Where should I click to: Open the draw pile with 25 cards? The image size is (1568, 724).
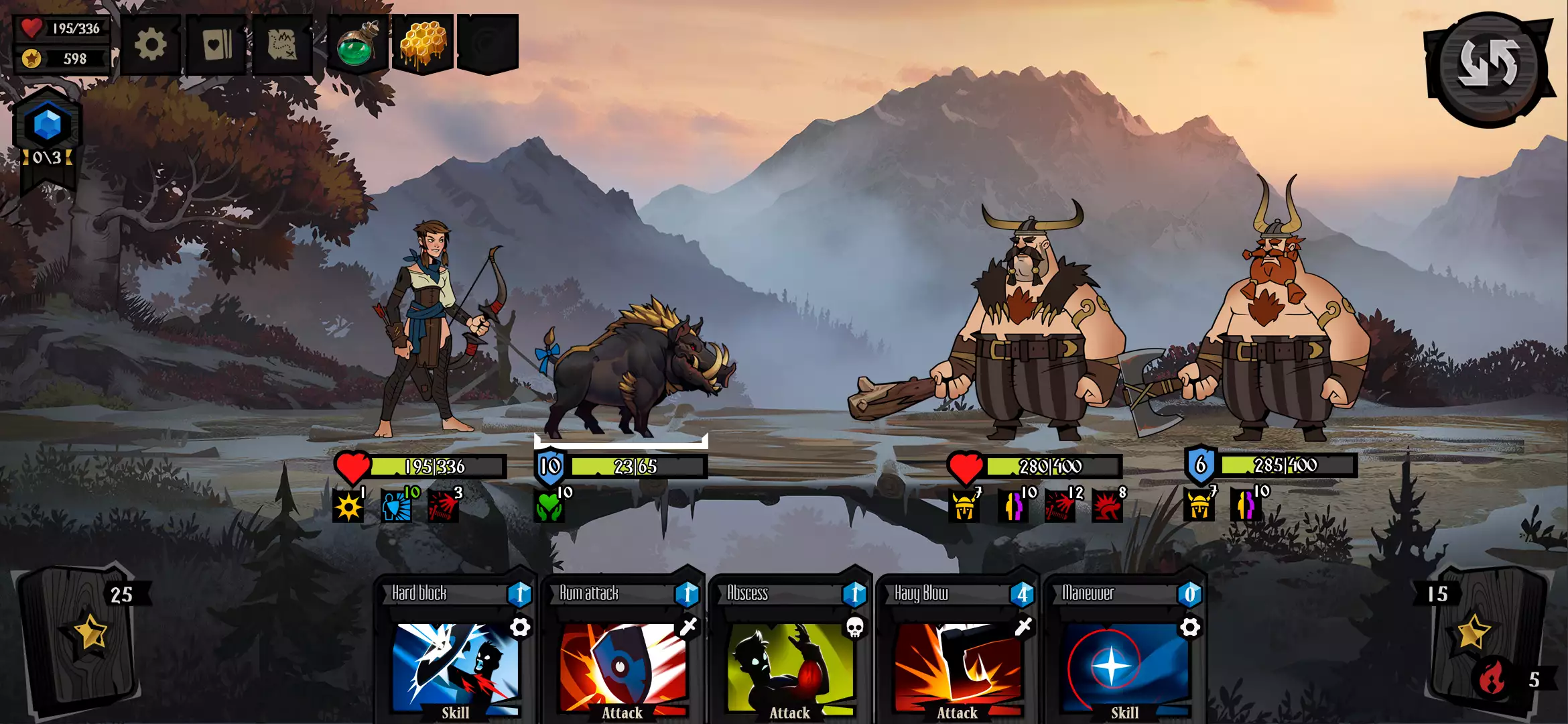80,637
